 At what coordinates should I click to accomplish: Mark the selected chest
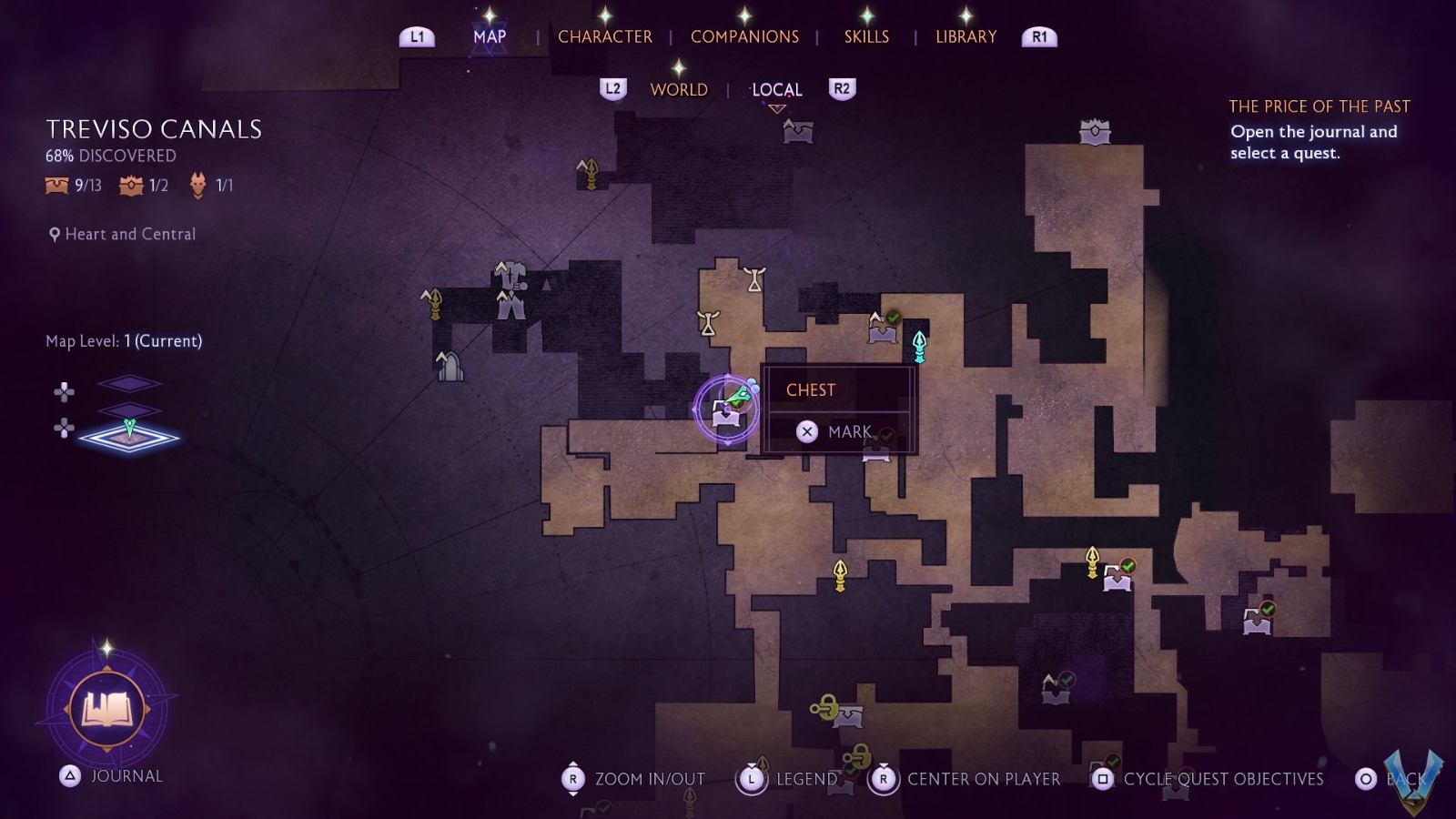coord(837,431)
